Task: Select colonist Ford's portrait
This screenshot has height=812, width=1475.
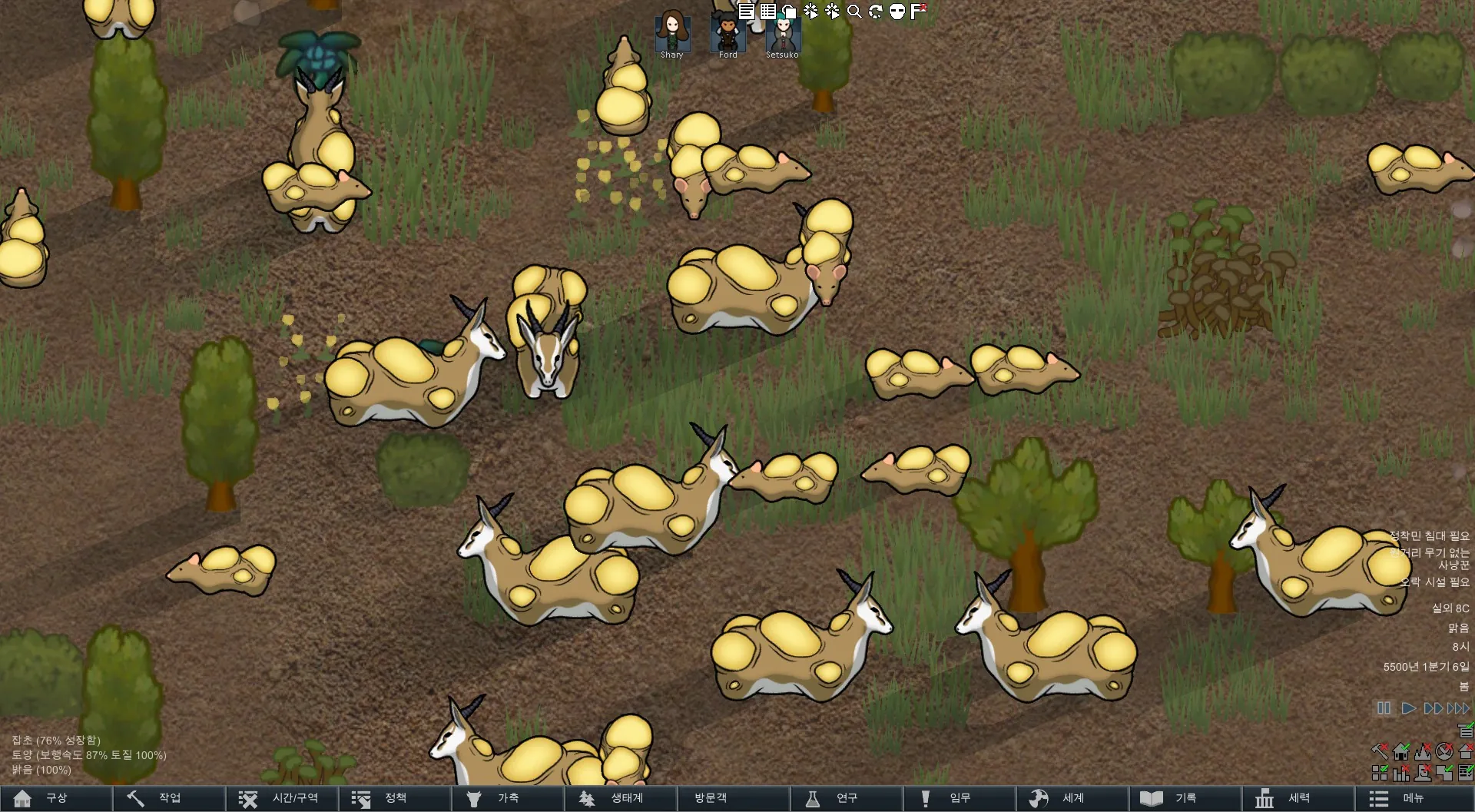Action: click(728, 32)
